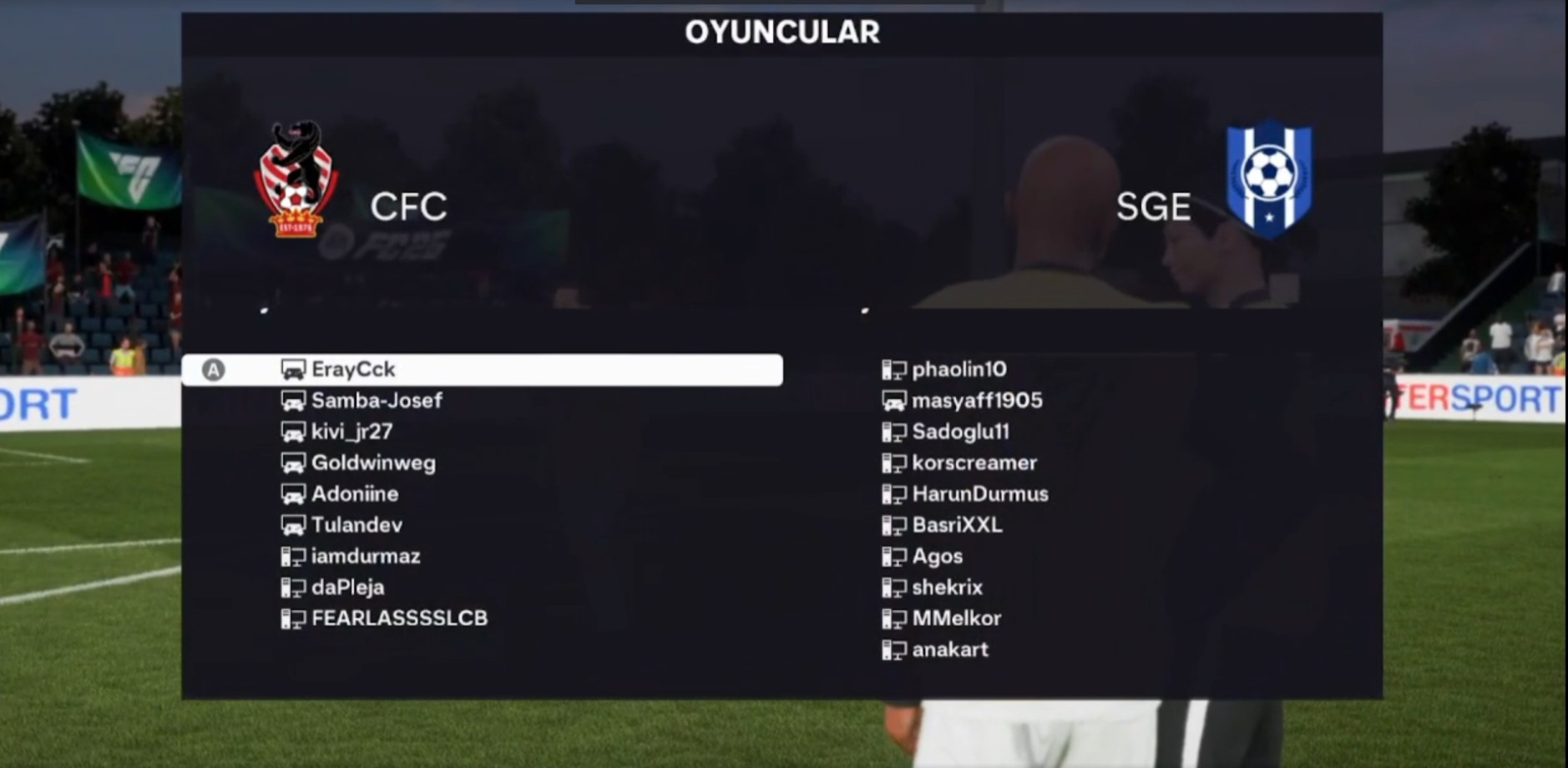Pick Sadoglu11 on the SGE side
The width and height of the screenshot is (1568, 768).
click(x=960, y=432)
